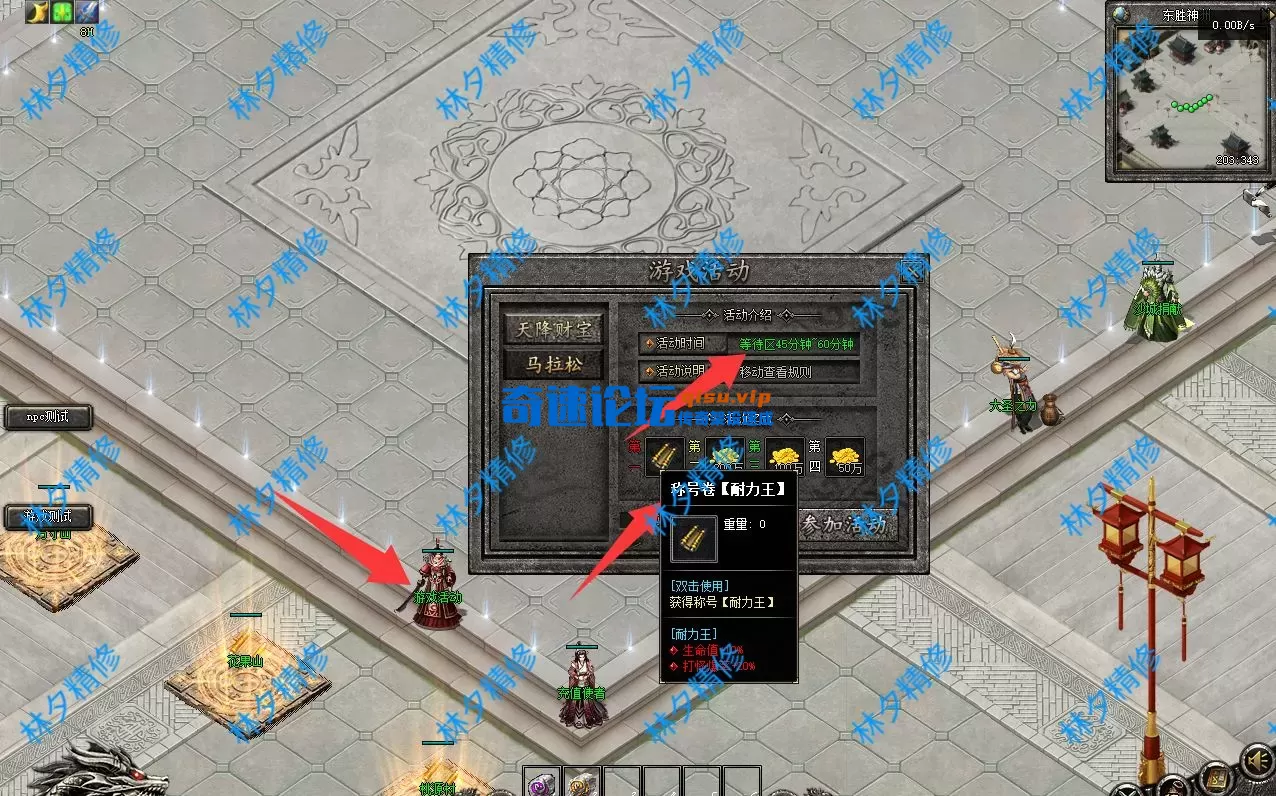The height and width of the screenshot is (796, 1276).
Task: Select the first-place title scroll reward
Action: 664,457
